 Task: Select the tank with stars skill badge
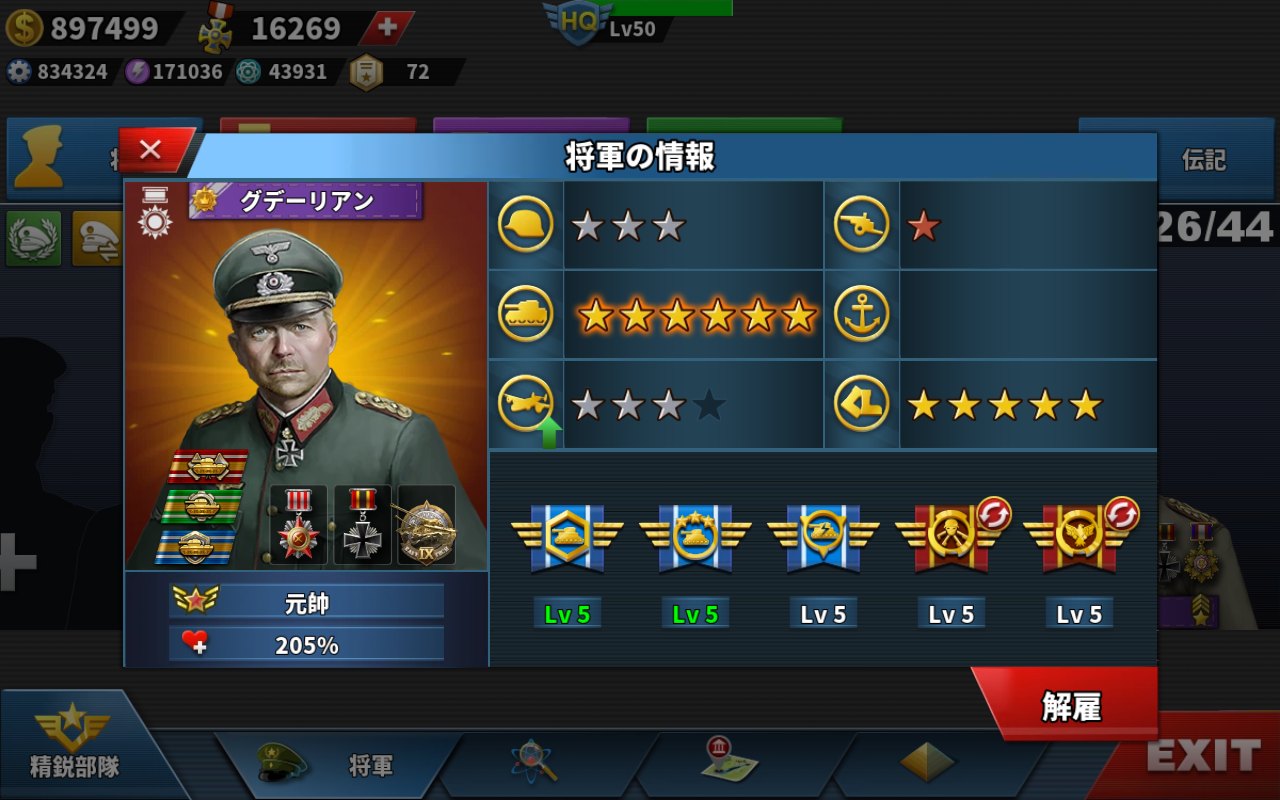[x=695, y=537]
